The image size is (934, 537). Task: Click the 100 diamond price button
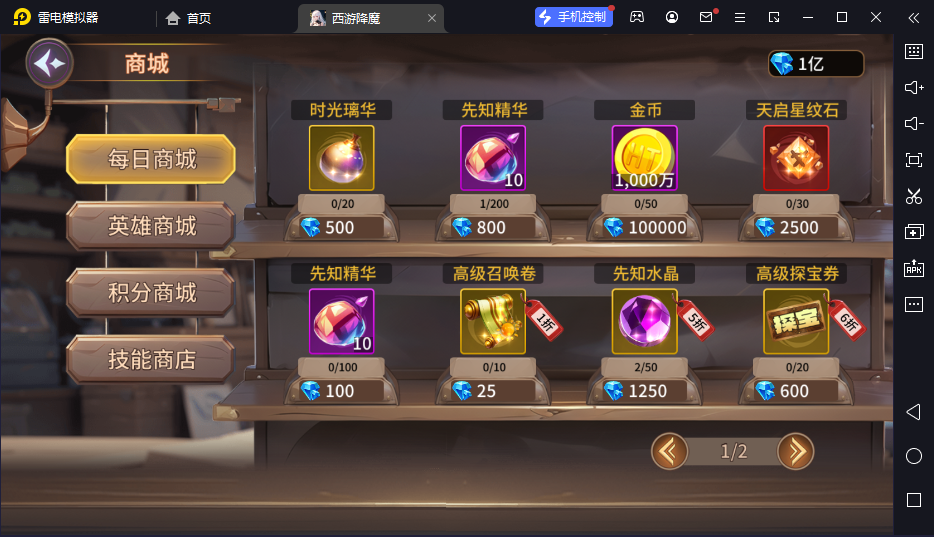(341, 391)
